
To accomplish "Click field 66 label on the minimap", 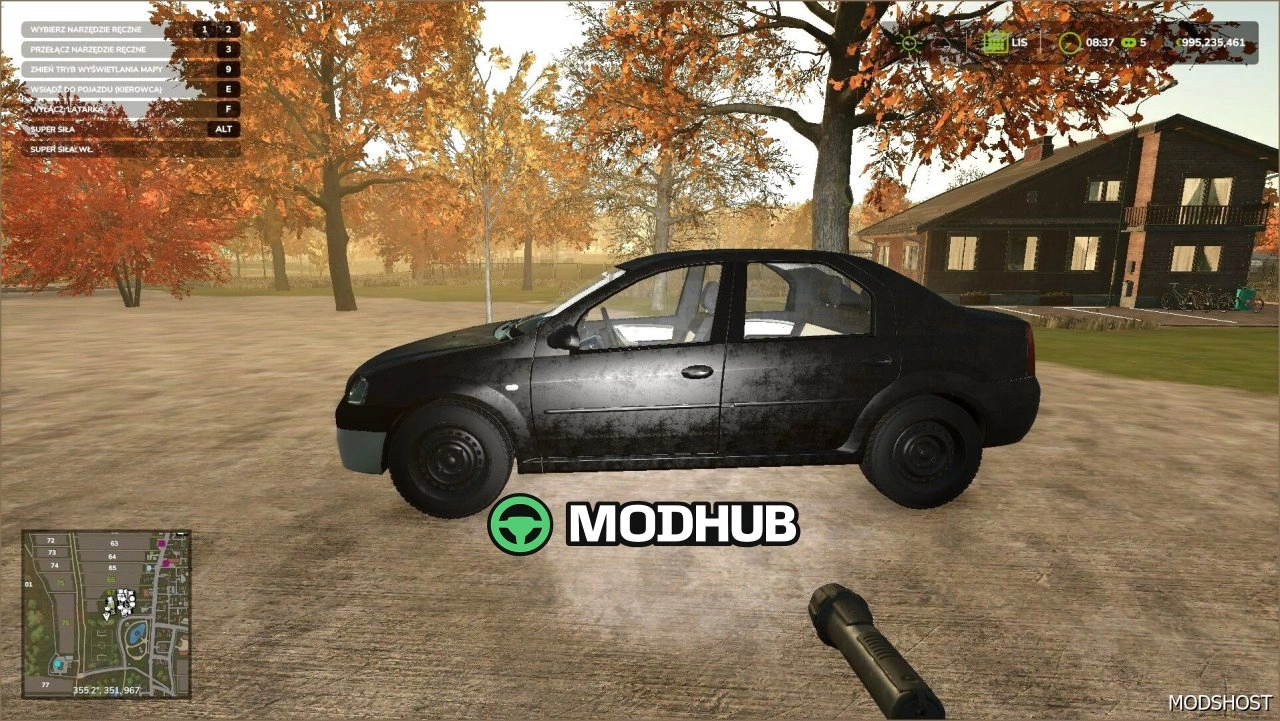I will point(110,580).
